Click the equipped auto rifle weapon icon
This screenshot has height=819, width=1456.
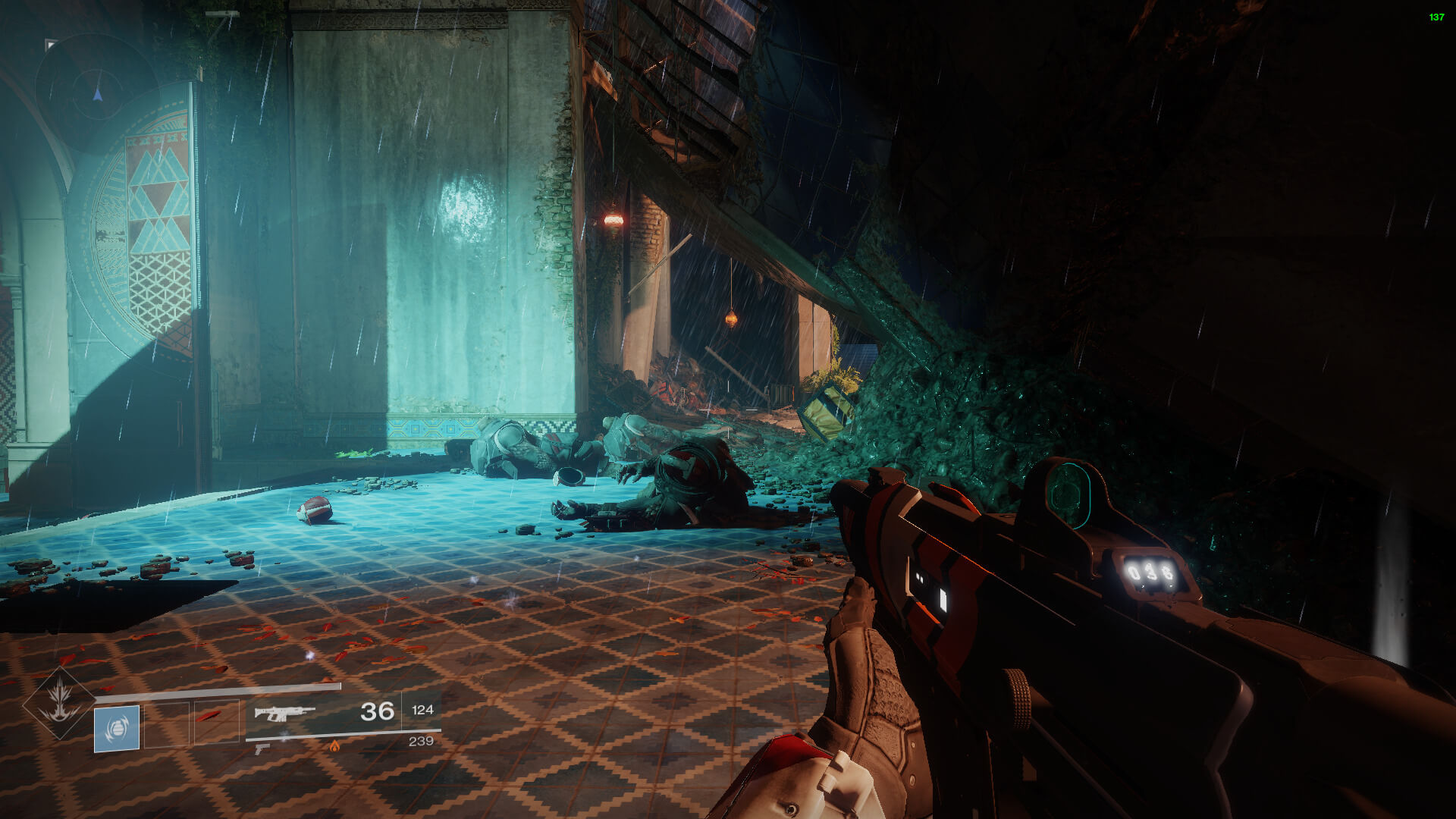284,713
